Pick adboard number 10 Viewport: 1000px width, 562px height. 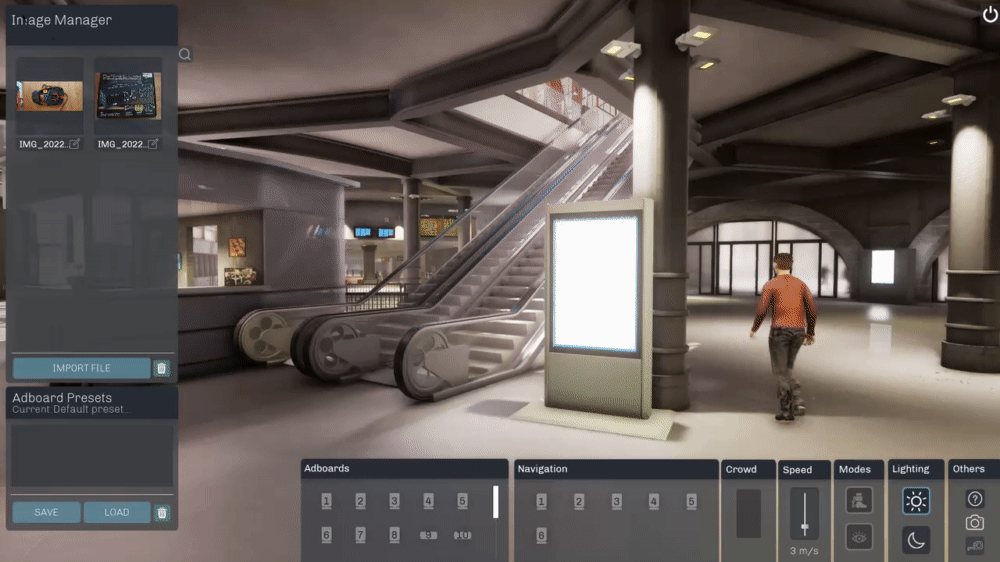(x=462, y=535)
